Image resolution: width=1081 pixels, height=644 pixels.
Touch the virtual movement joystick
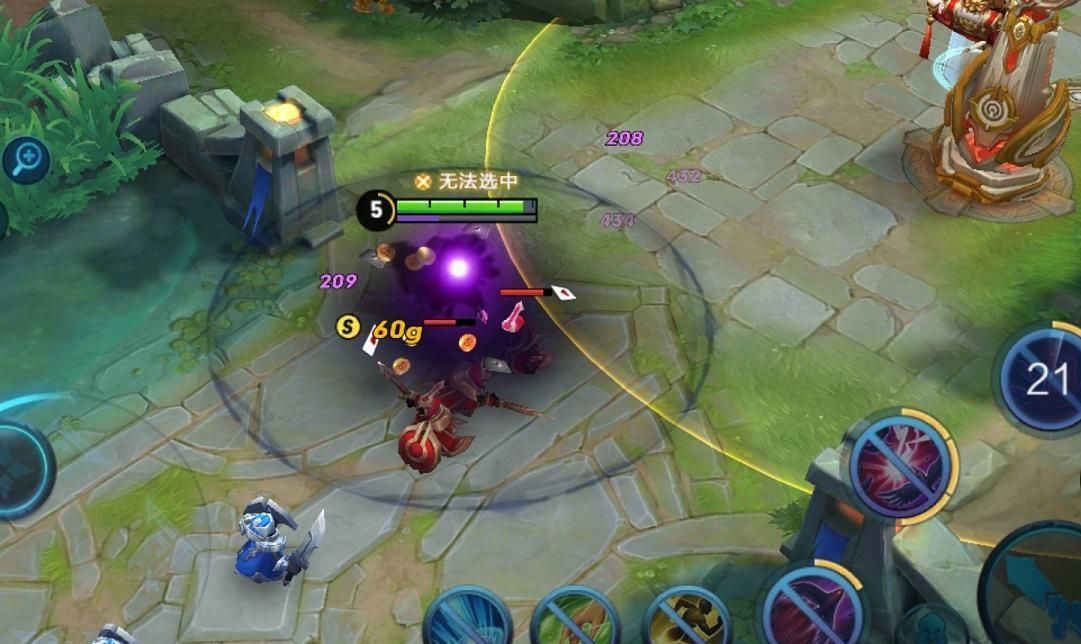tap(18, 470)
